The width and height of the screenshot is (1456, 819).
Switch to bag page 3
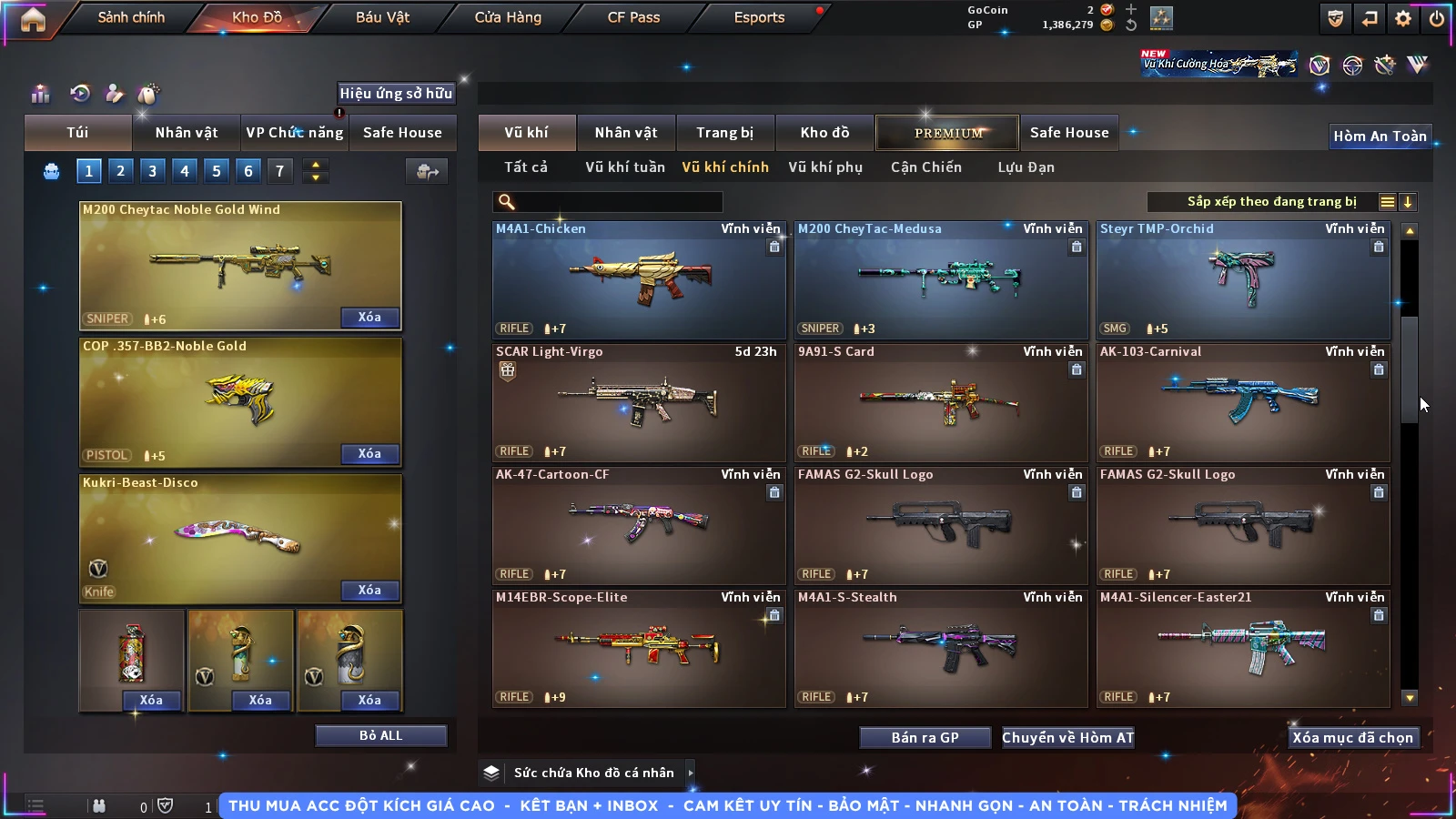[152, 171]
